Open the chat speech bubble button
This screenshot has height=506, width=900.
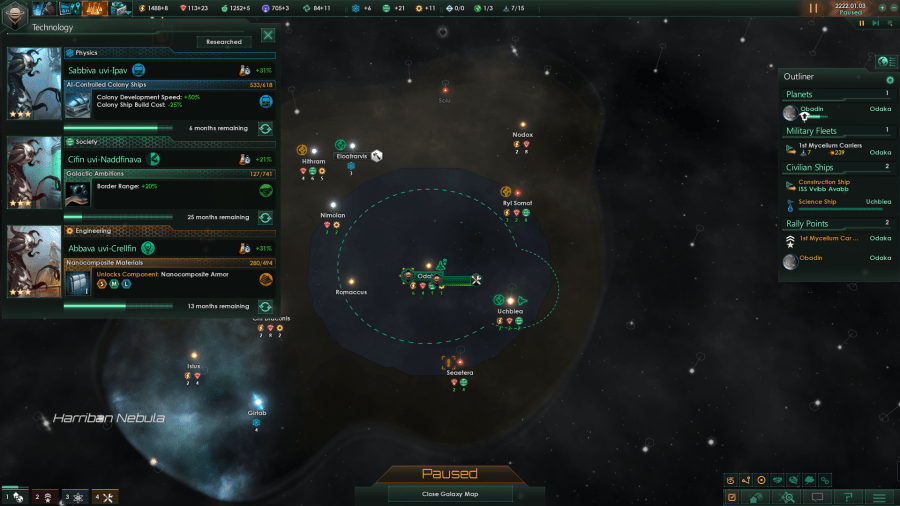[x=817, y=496]
